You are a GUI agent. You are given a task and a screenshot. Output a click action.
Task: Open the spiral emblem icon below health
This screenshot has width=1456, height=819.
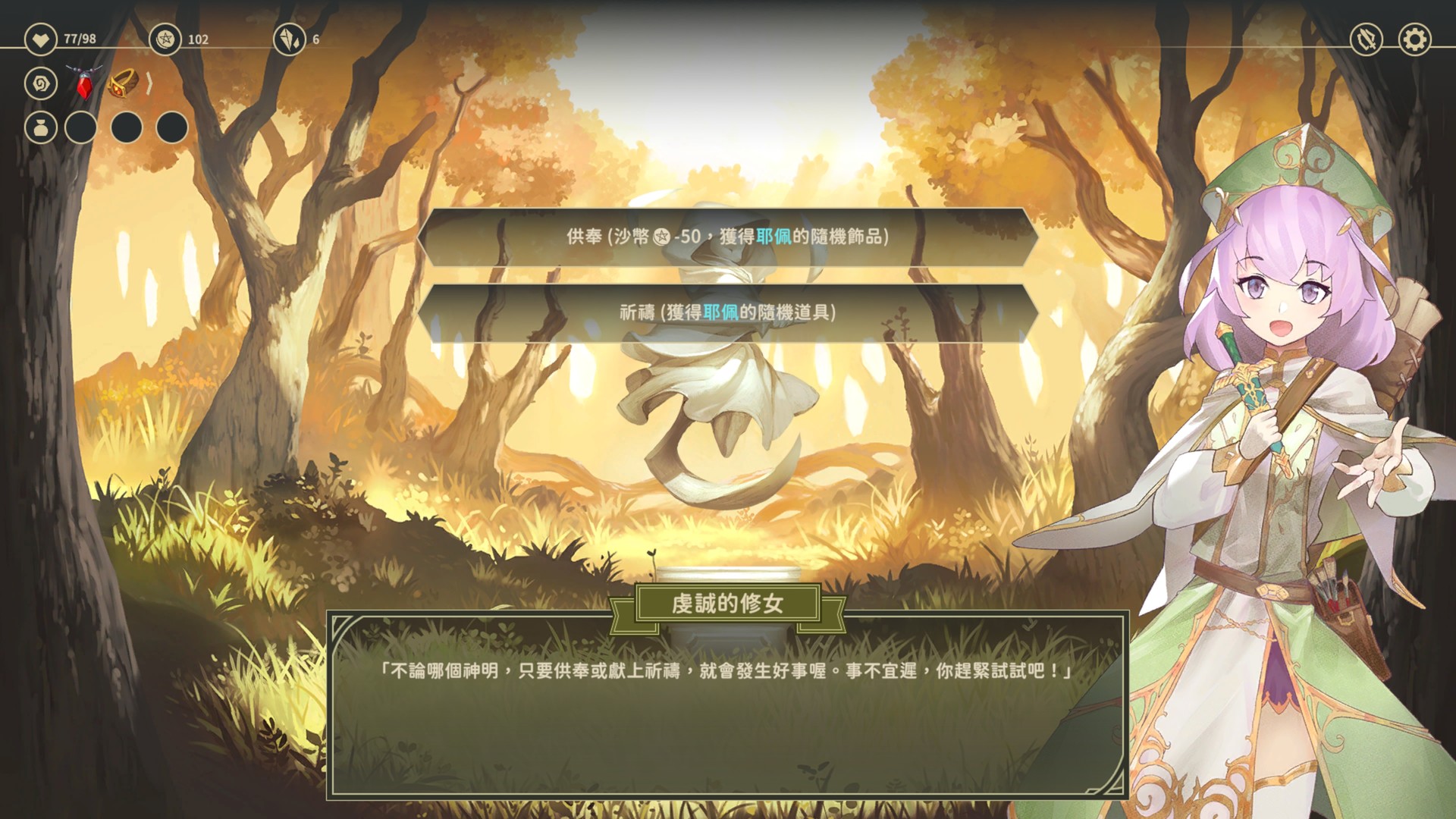click(x=41, y=83)
